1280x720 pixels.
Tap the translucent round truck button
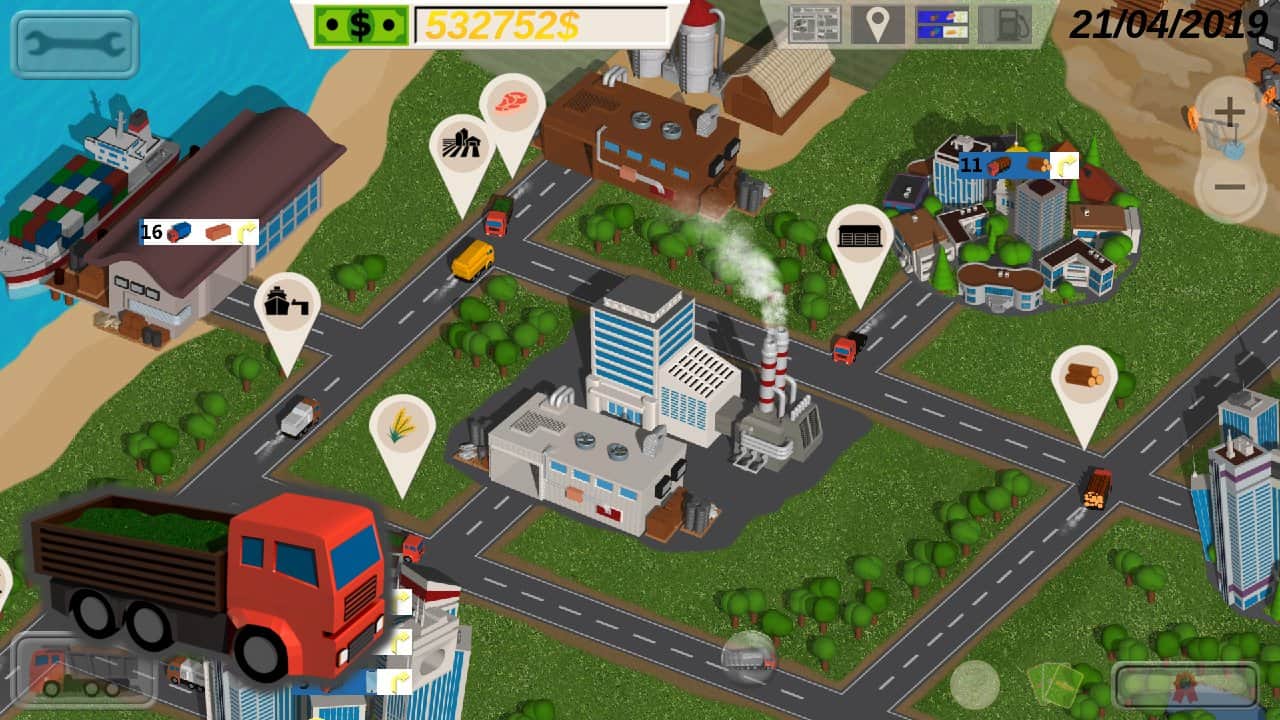point(749,657)
